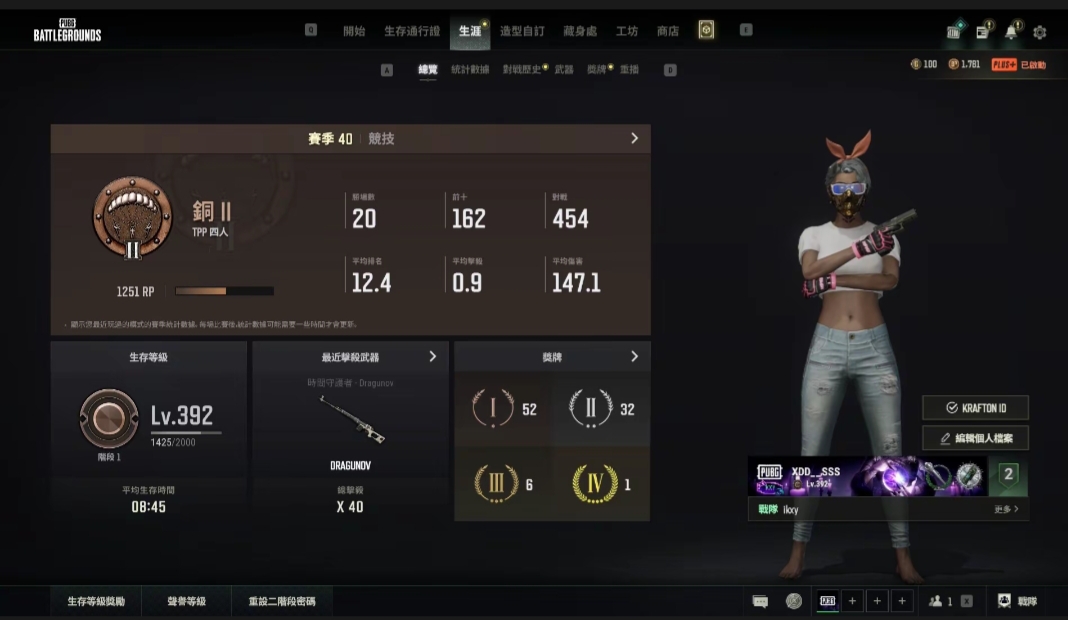1068x620 pixels.
Task: Open the chat speech-bubble icon
Action: tap(760, 601)
